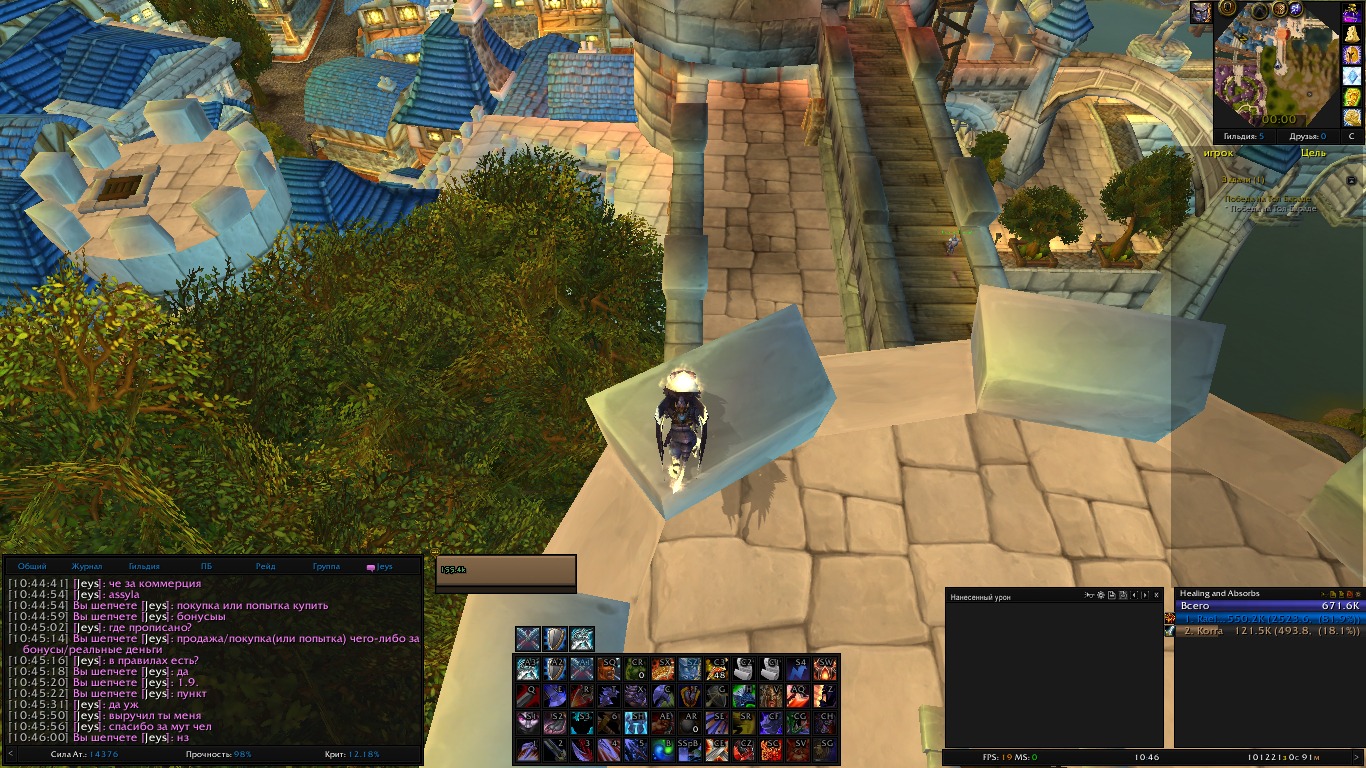The height and width of the screenshot is (768, 1366).
Task: Open the Jeys whisper tab
Action: tap(380, 566)
